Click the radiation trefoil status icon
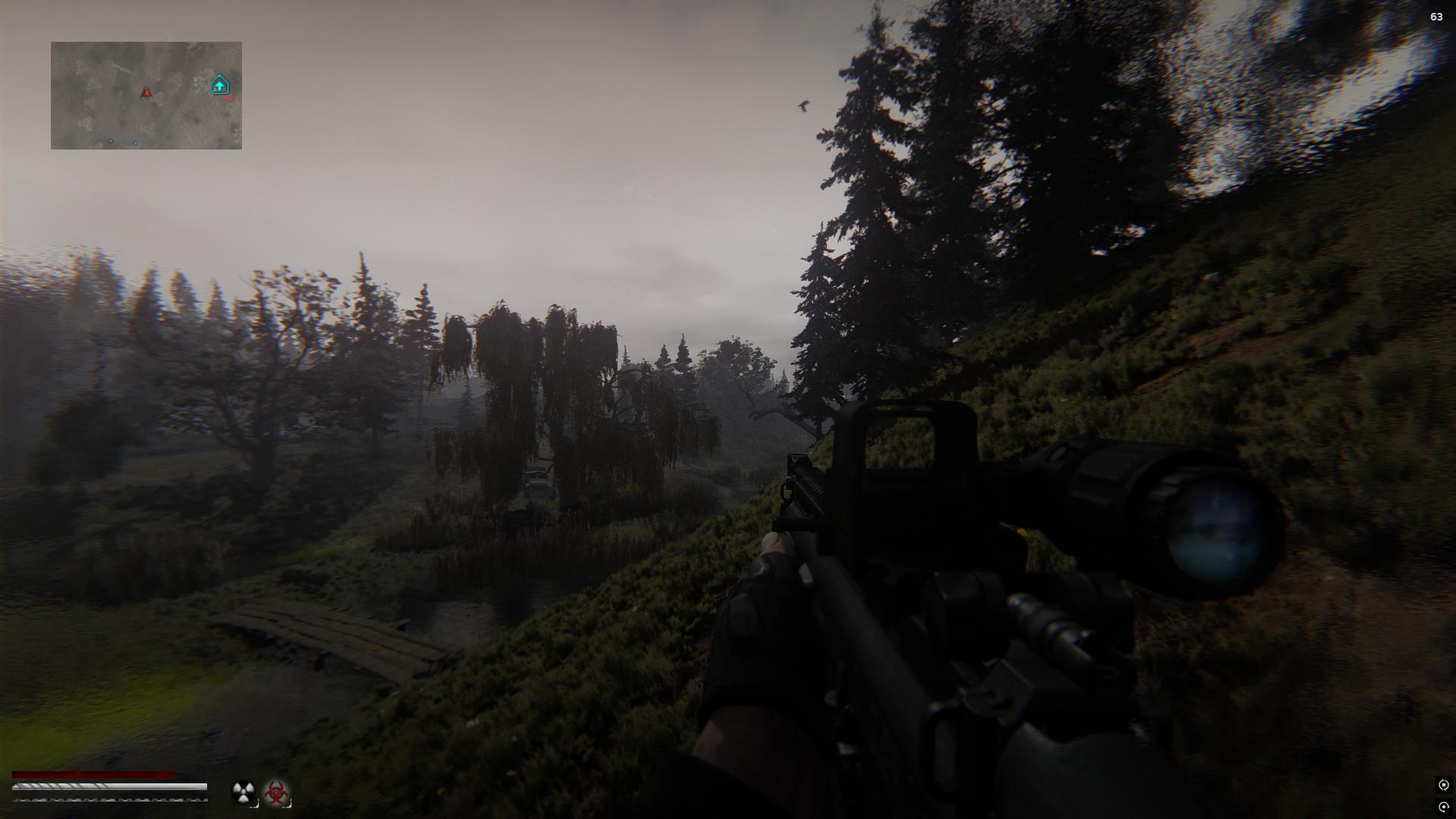Image resolution: width=1456 pixels, height=819 pixels. [243, 792]
